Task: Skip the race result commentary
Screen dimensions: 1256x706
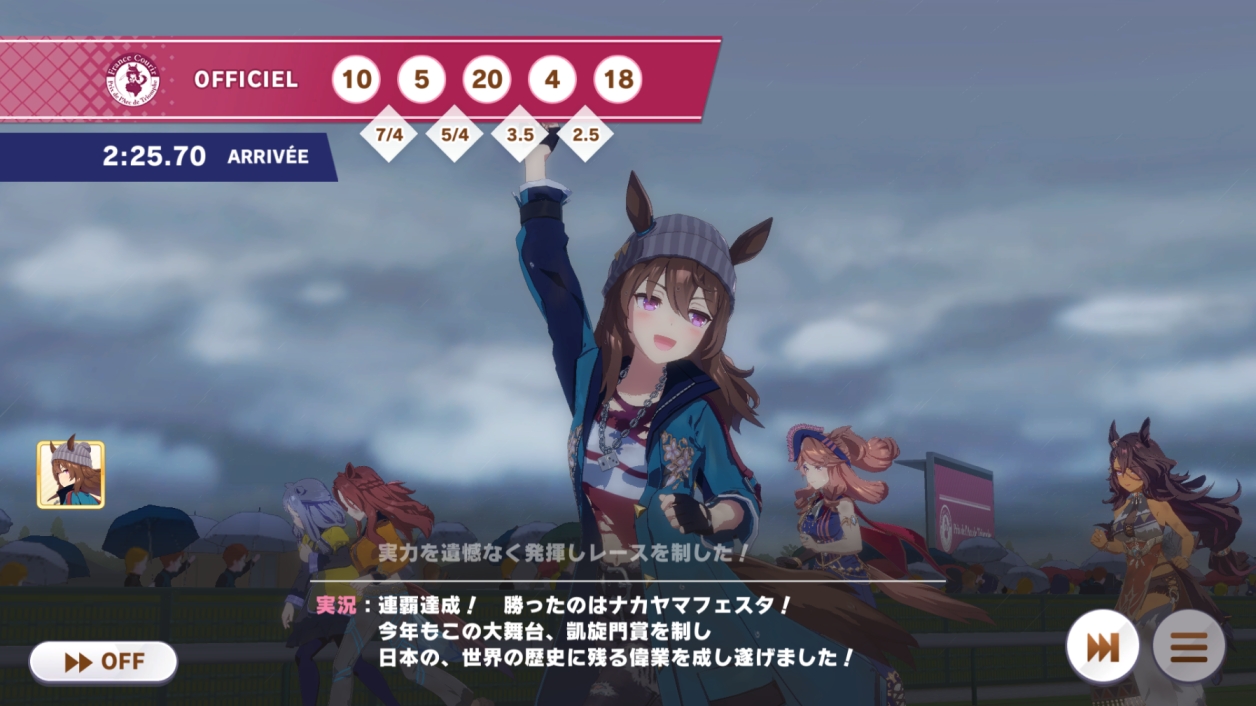Action: click(1102, 647)
